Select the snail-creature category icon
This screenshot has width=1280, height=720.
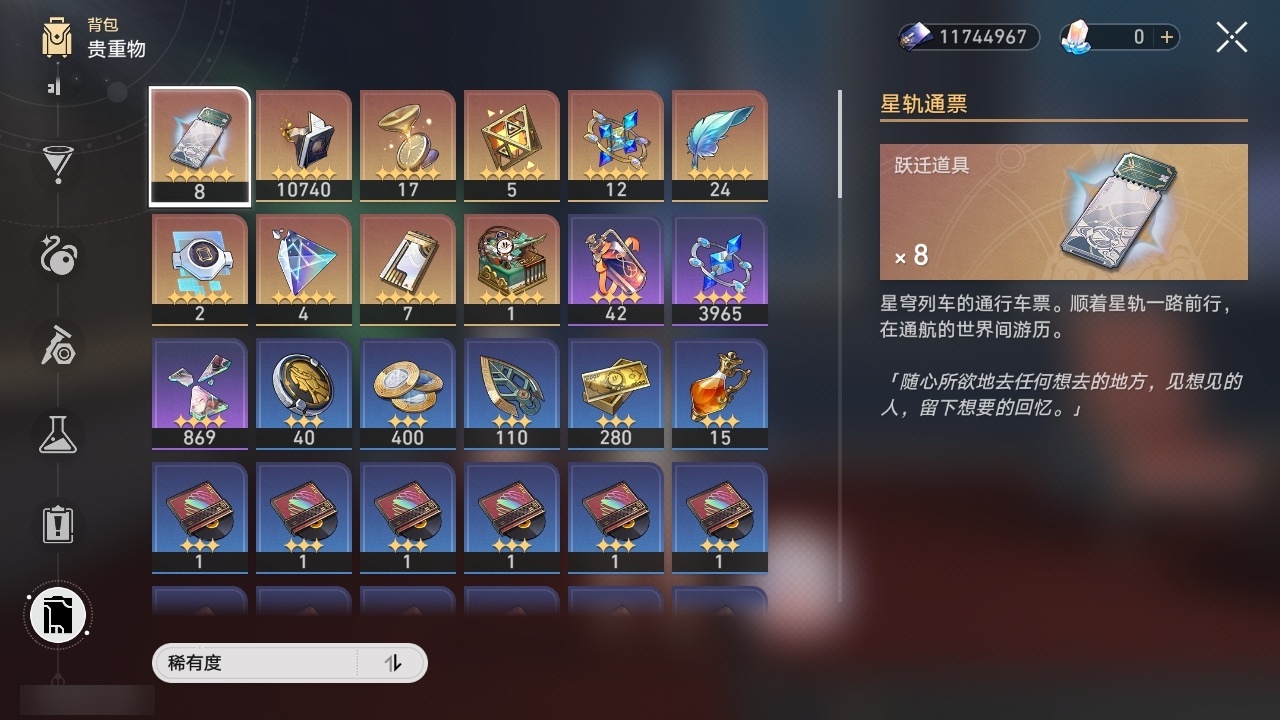pyautogui.click(x=57, y=257)
